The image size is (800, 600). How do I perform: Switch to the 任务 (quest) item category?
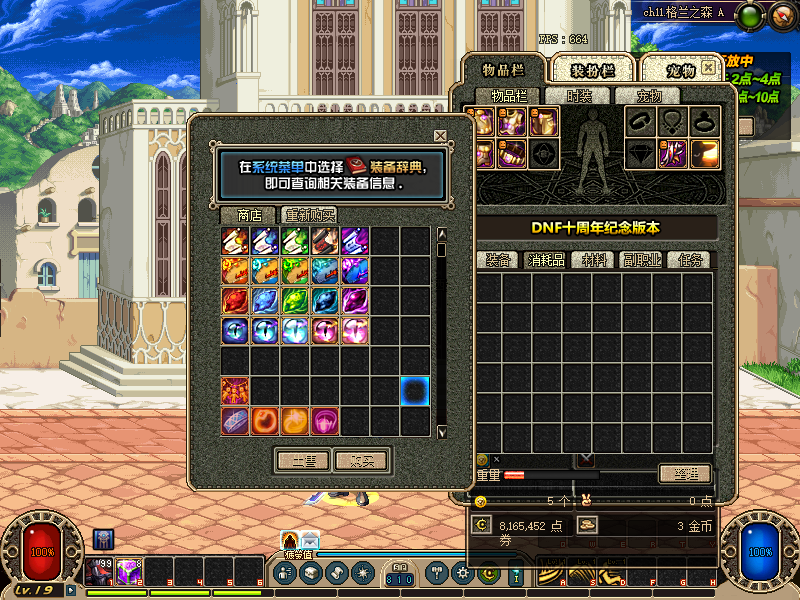pos(691,260)
